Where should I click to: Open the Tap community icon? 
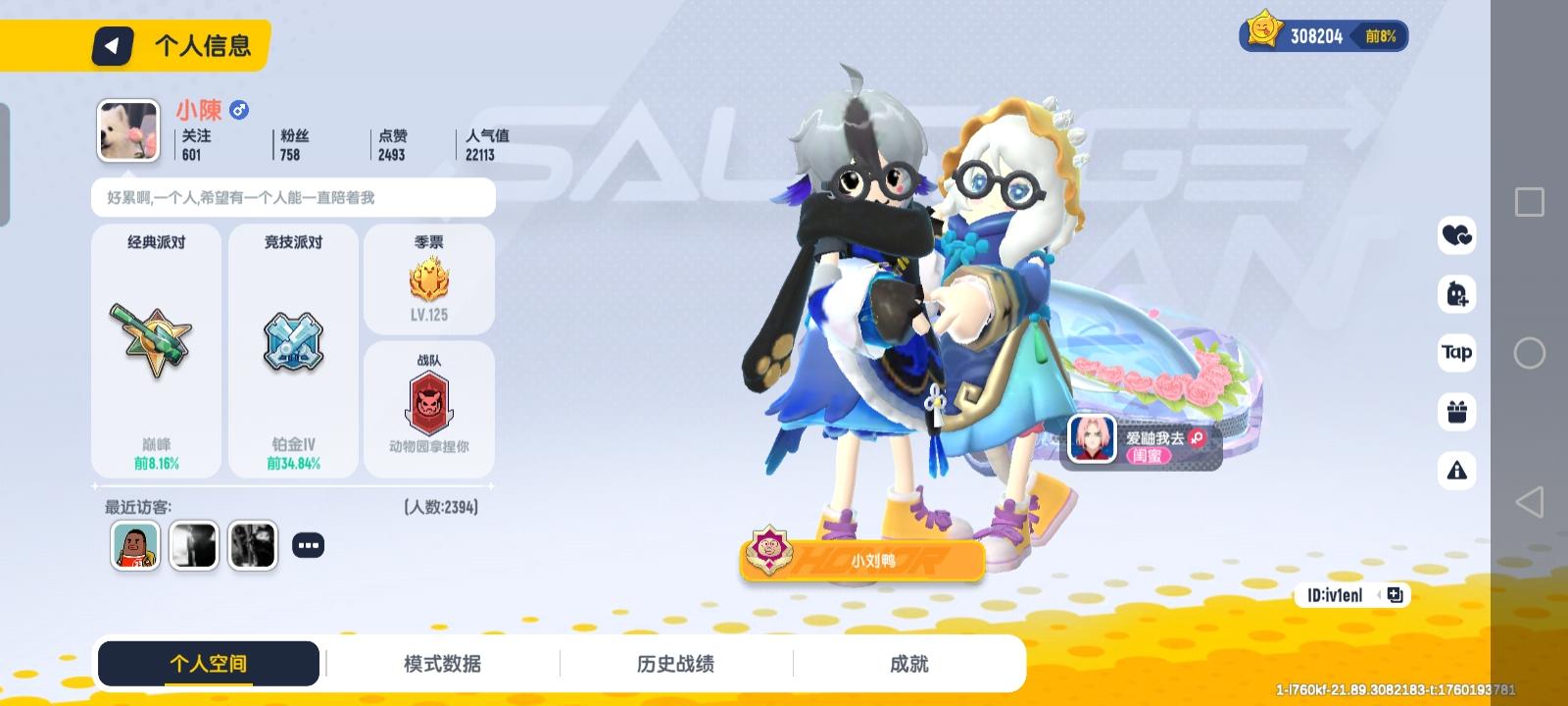pos(1457,353)
